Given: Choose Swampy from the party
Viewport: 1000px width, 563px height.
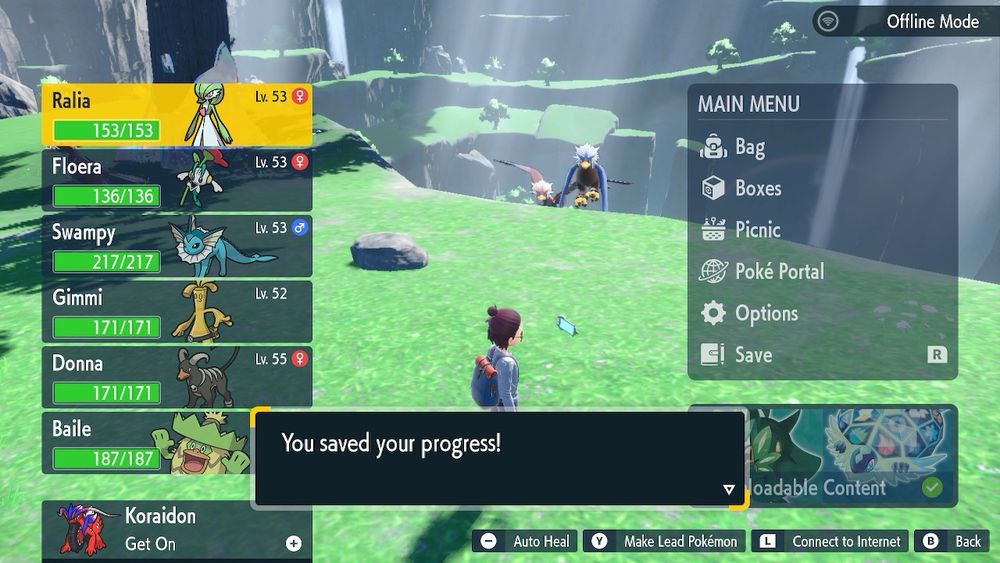Looking at the screenshot, I should click(x=177, y=245).
